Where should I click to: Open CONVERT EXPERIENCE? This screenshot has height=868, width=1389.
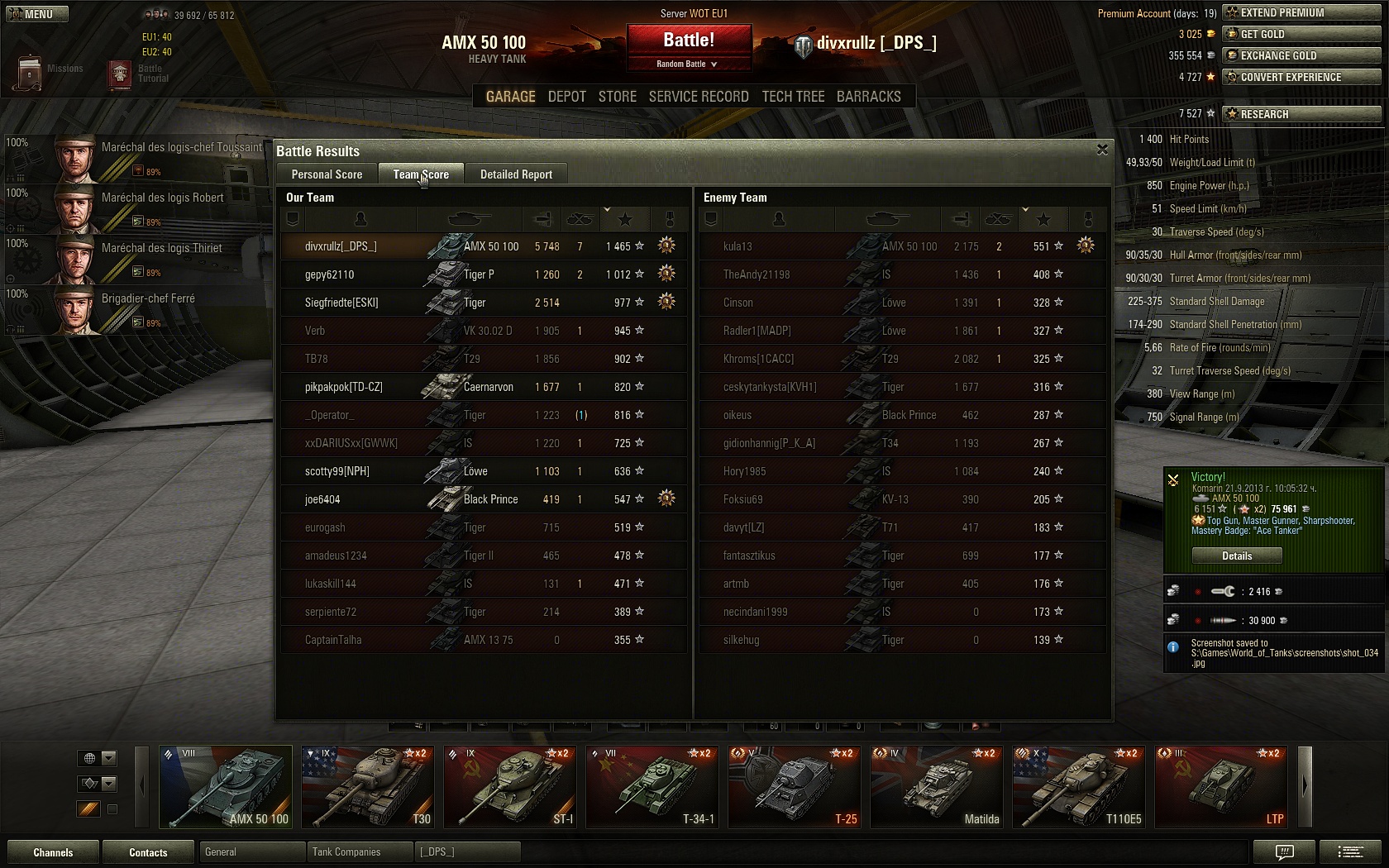click(x=1301, y=77)
